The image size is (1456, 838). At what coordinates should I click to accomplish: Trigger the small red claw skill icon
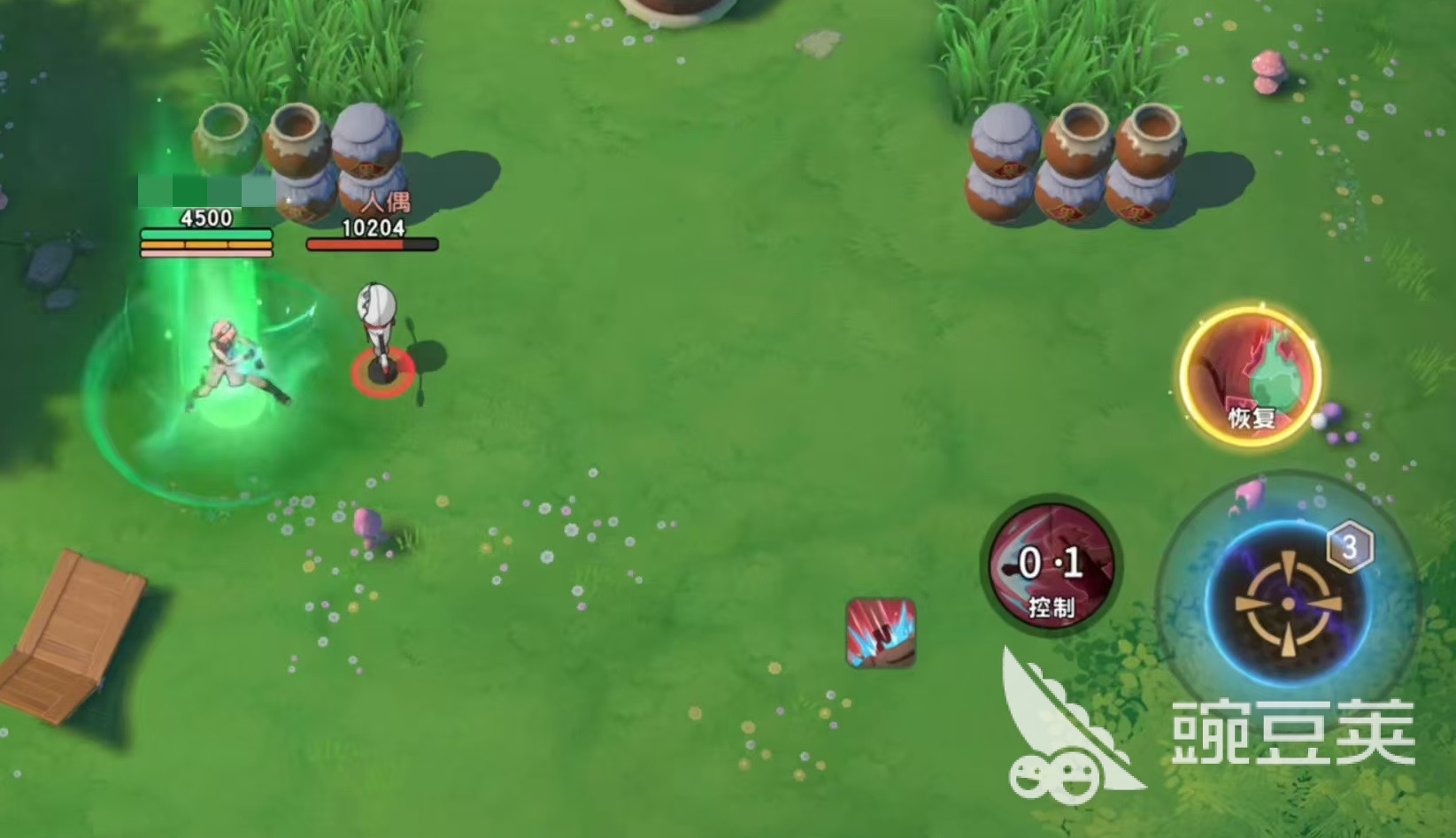click(880, 632)
